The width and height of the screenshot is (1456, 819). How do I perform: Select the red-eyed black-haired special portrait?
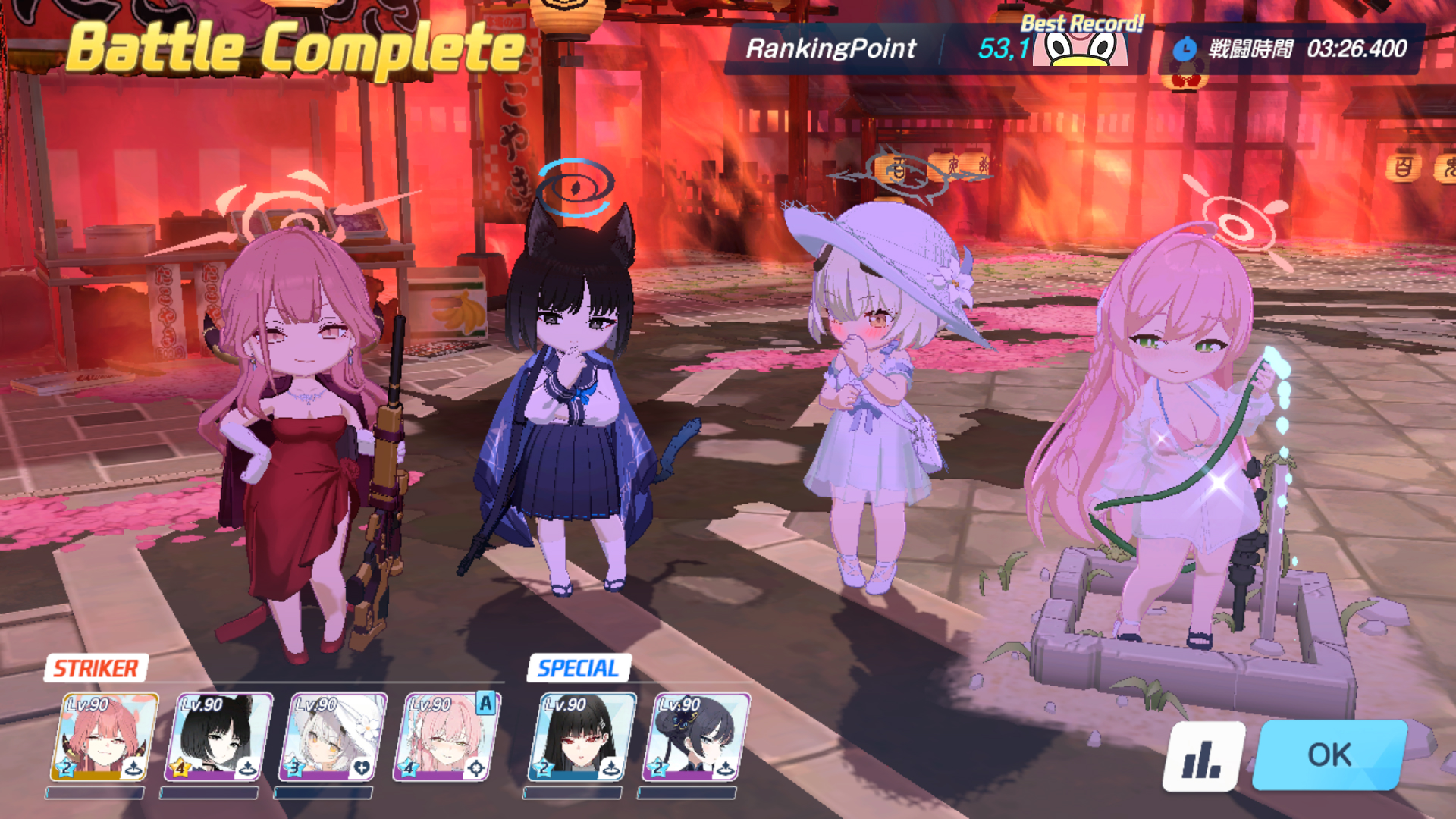[x=582, y=737]
